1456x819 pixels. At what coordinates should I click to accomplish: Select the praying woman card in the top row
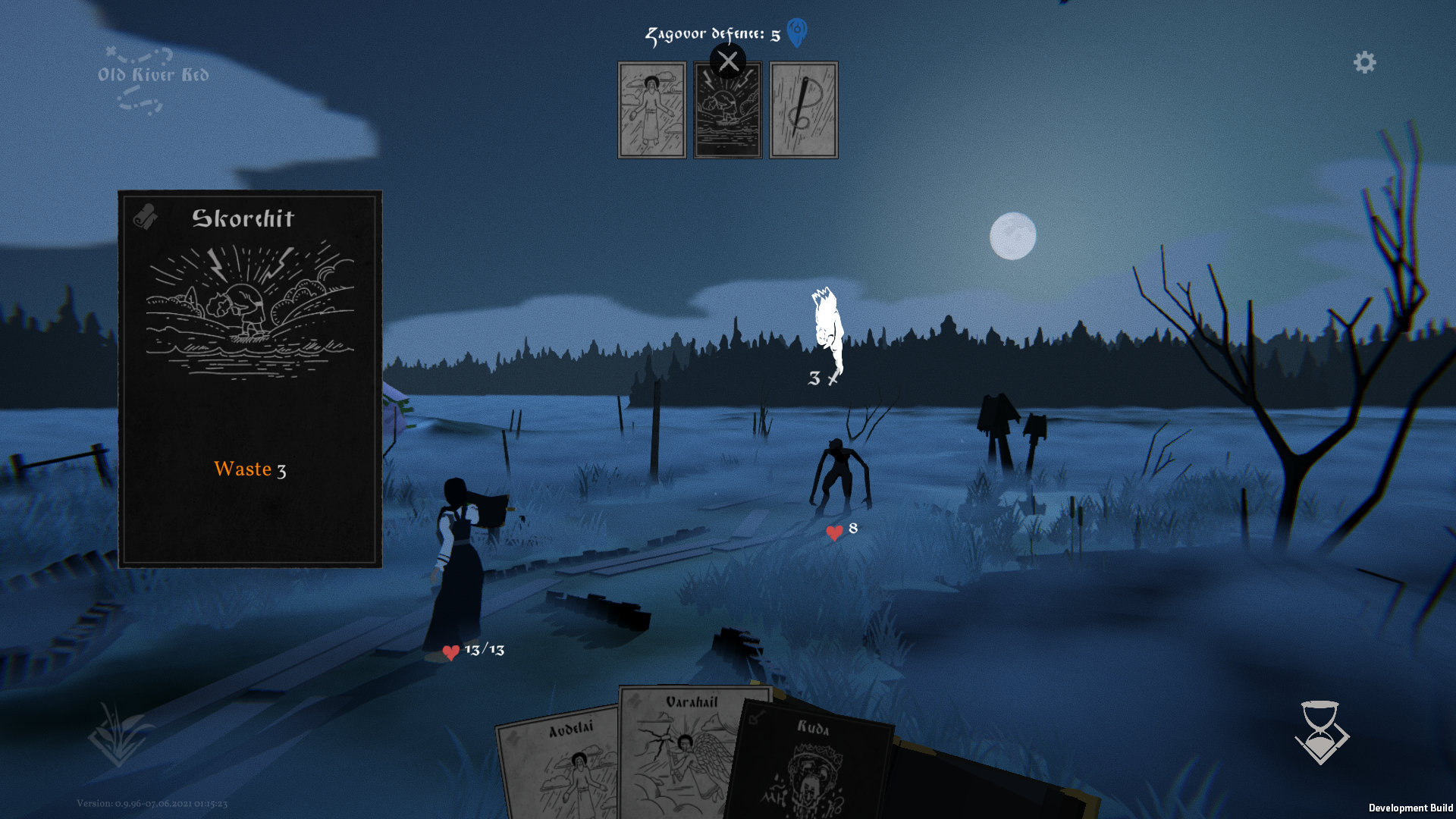[x=652, y=110]
